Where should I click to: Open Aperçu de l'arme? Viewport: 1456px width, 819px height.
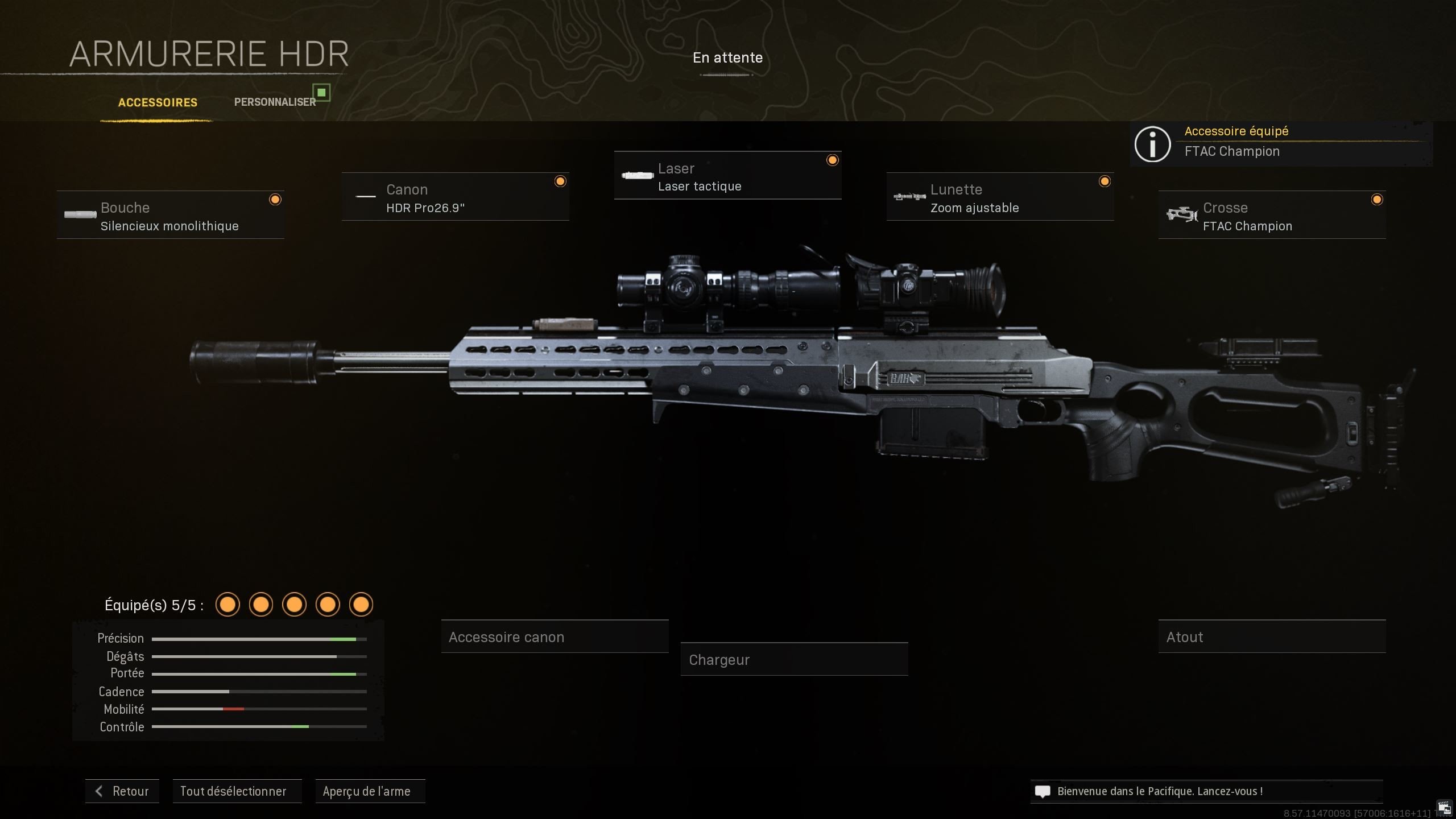tap(370, 791)
